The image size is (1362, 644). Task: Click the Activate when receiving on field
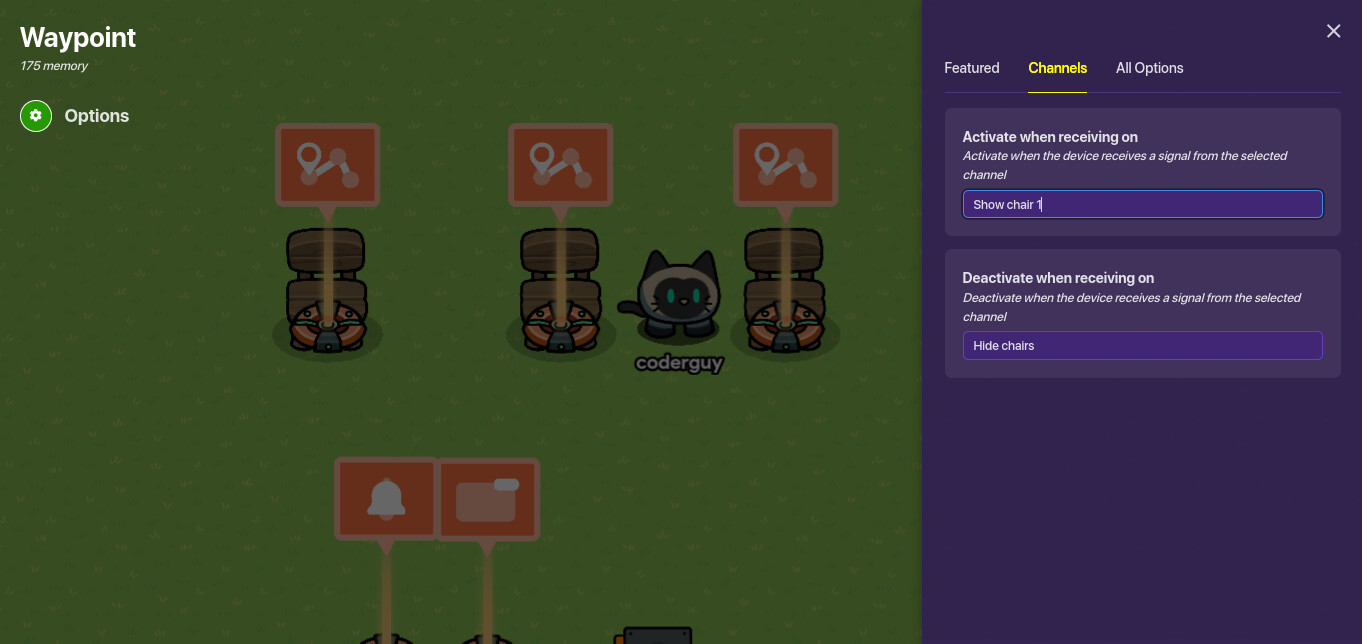coord(1142,204)
